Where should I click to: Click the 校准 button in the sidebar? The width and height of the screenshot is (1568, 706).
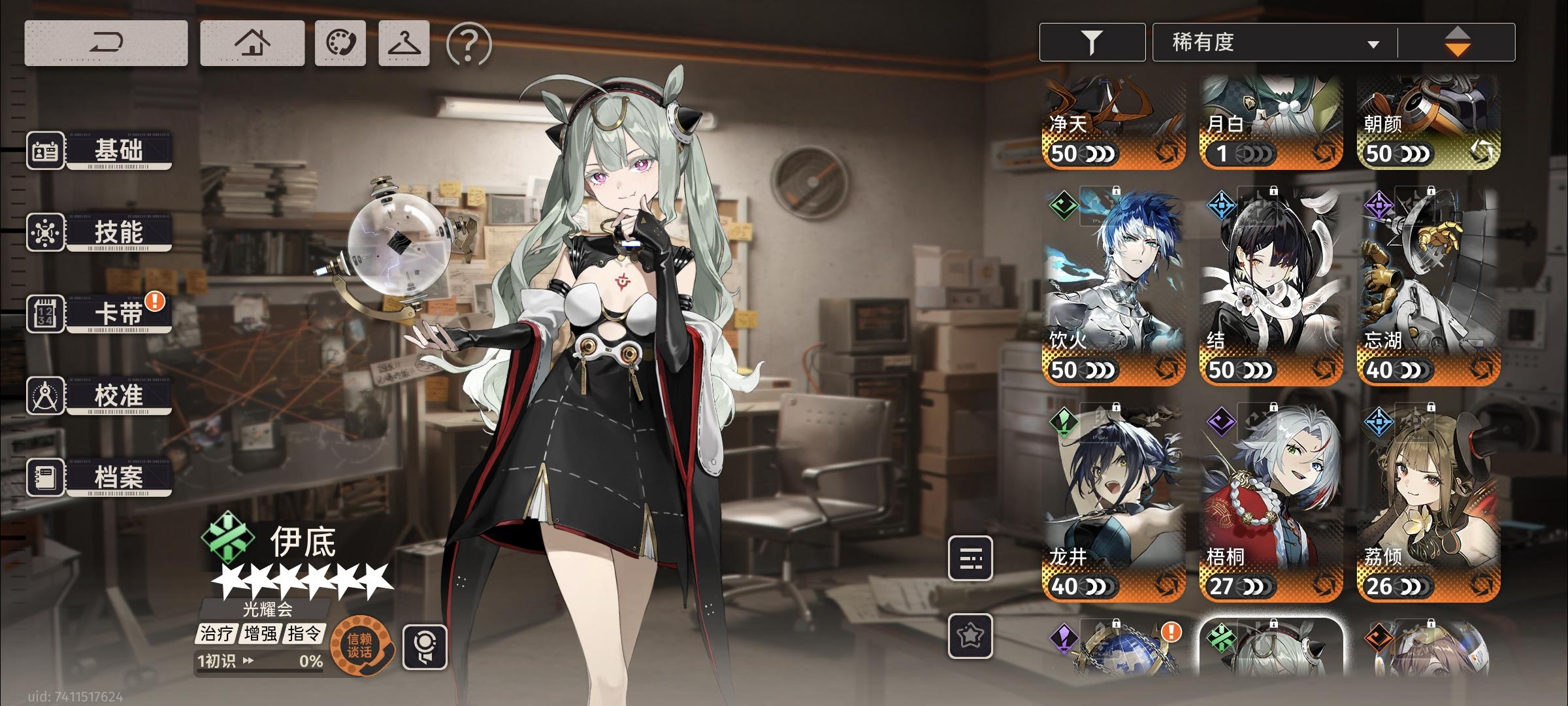[116, 396]
